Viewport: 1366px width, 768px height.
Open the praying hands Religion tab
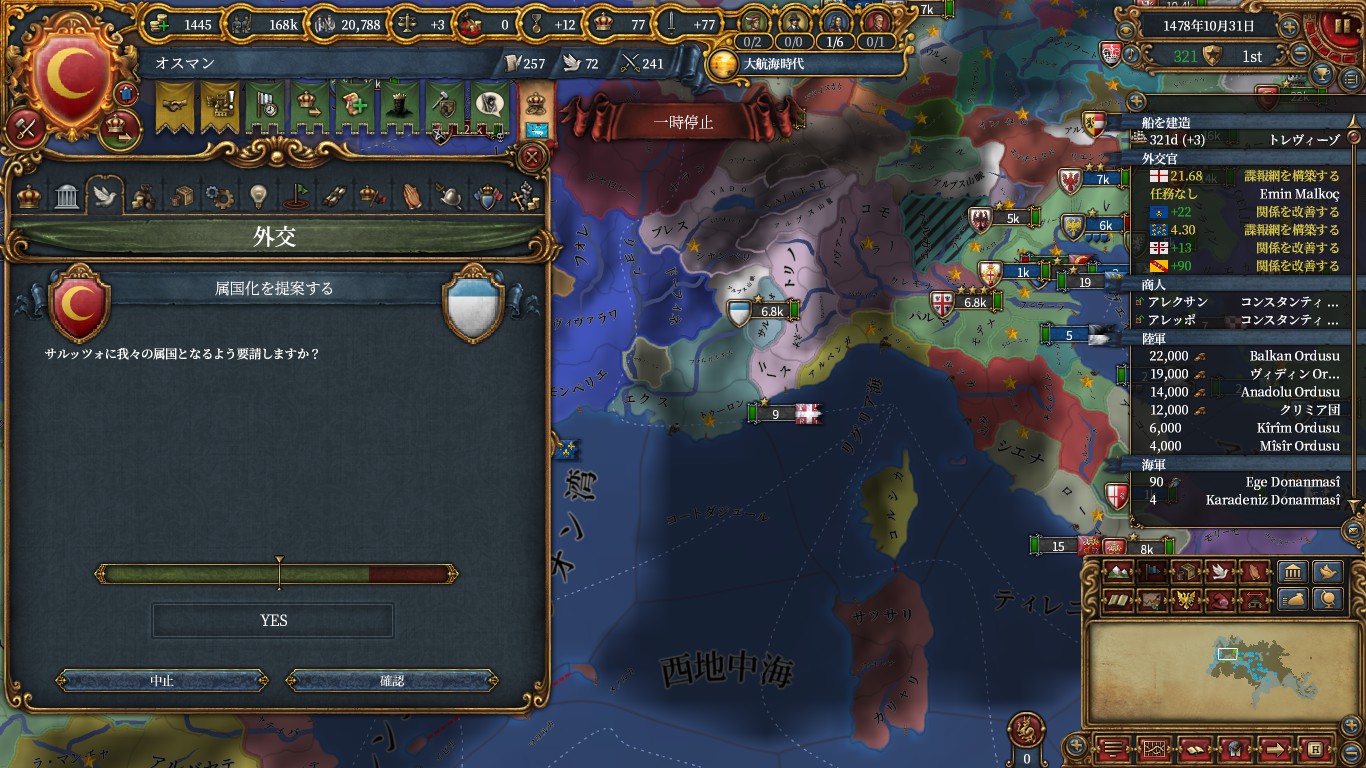412,196
